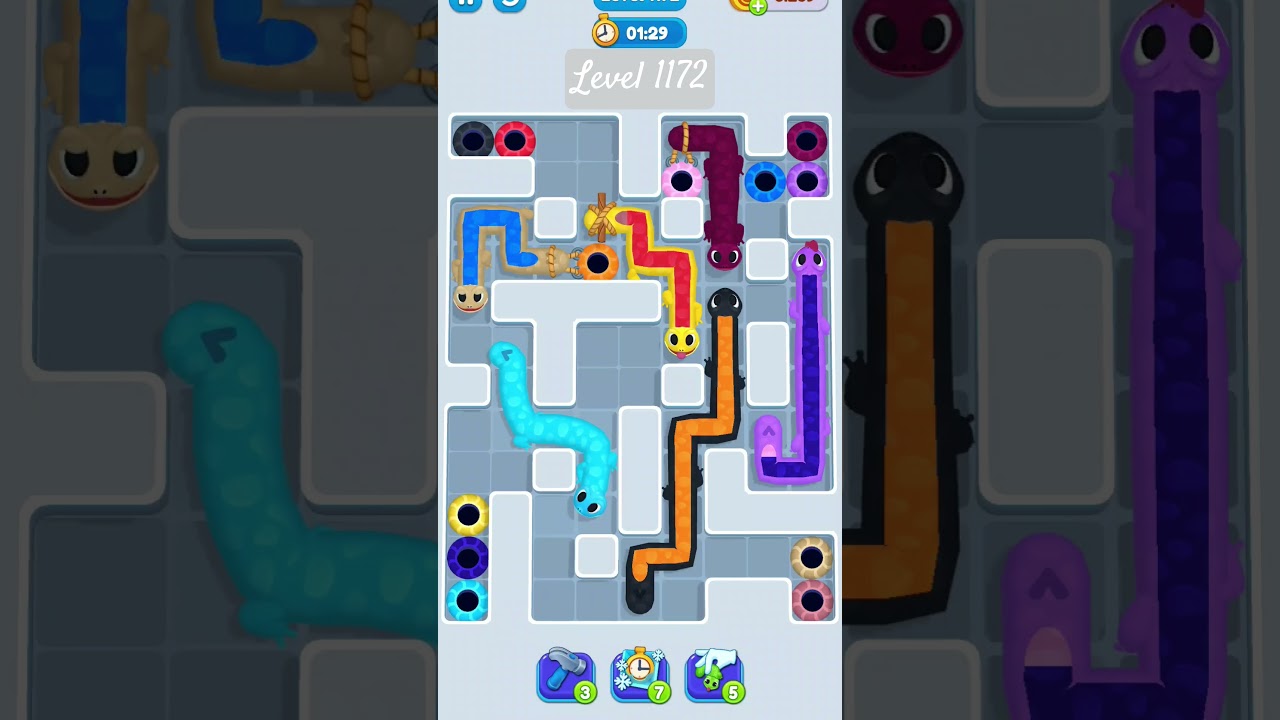This screenshot has height=720, width=1280.
Task: Tap the Level 1172 banner
Action: tap(638, 79)
